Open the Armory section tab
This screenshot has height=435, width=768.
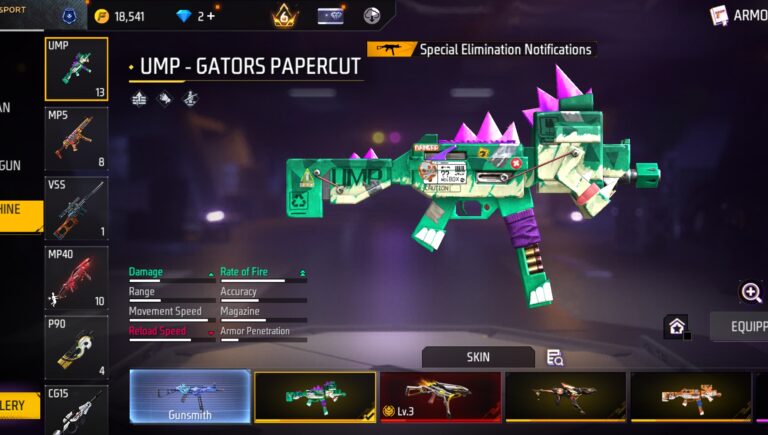click(x=740, y=15)
